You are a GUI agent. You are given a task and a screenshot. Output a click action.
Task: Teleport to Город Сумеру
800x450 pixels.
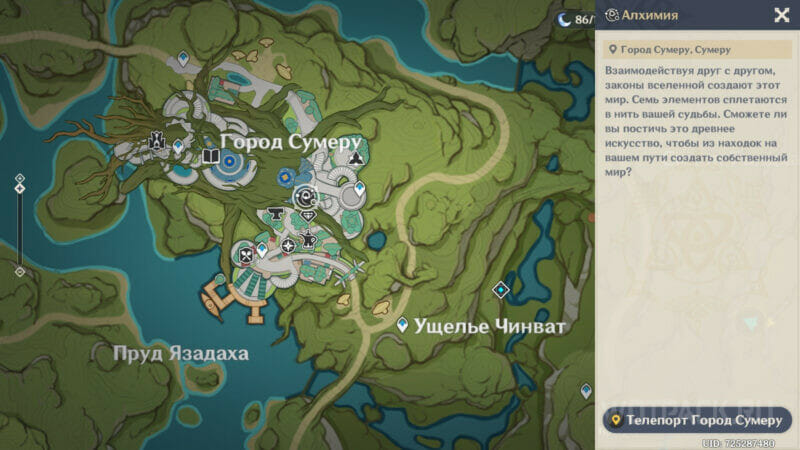coord(697,420)
